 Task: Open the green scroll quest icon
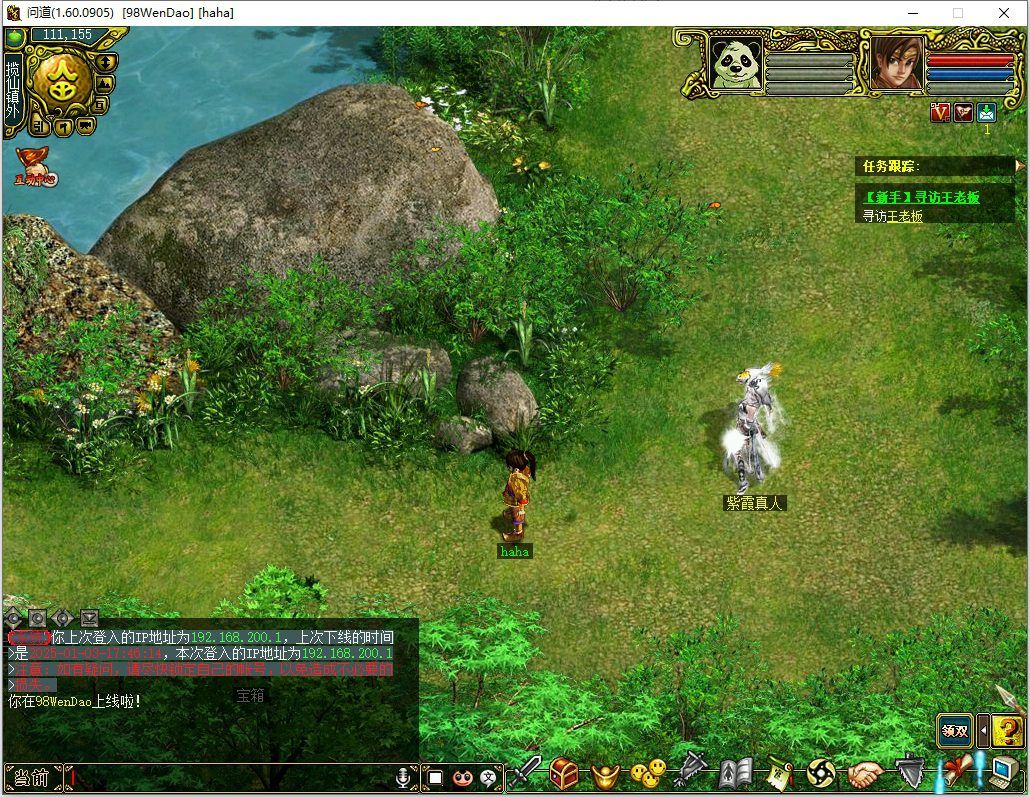pyautogui.click(x=779, y=773)
